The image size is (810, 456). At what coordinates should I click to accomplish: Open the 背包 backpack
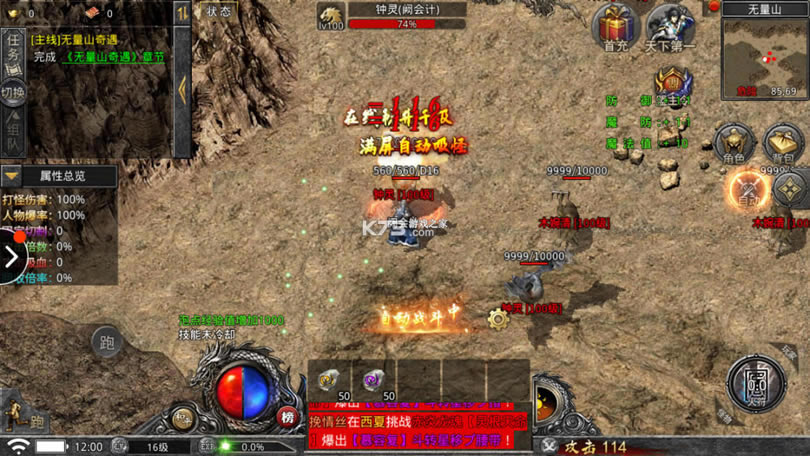click(x=784, y=145)
